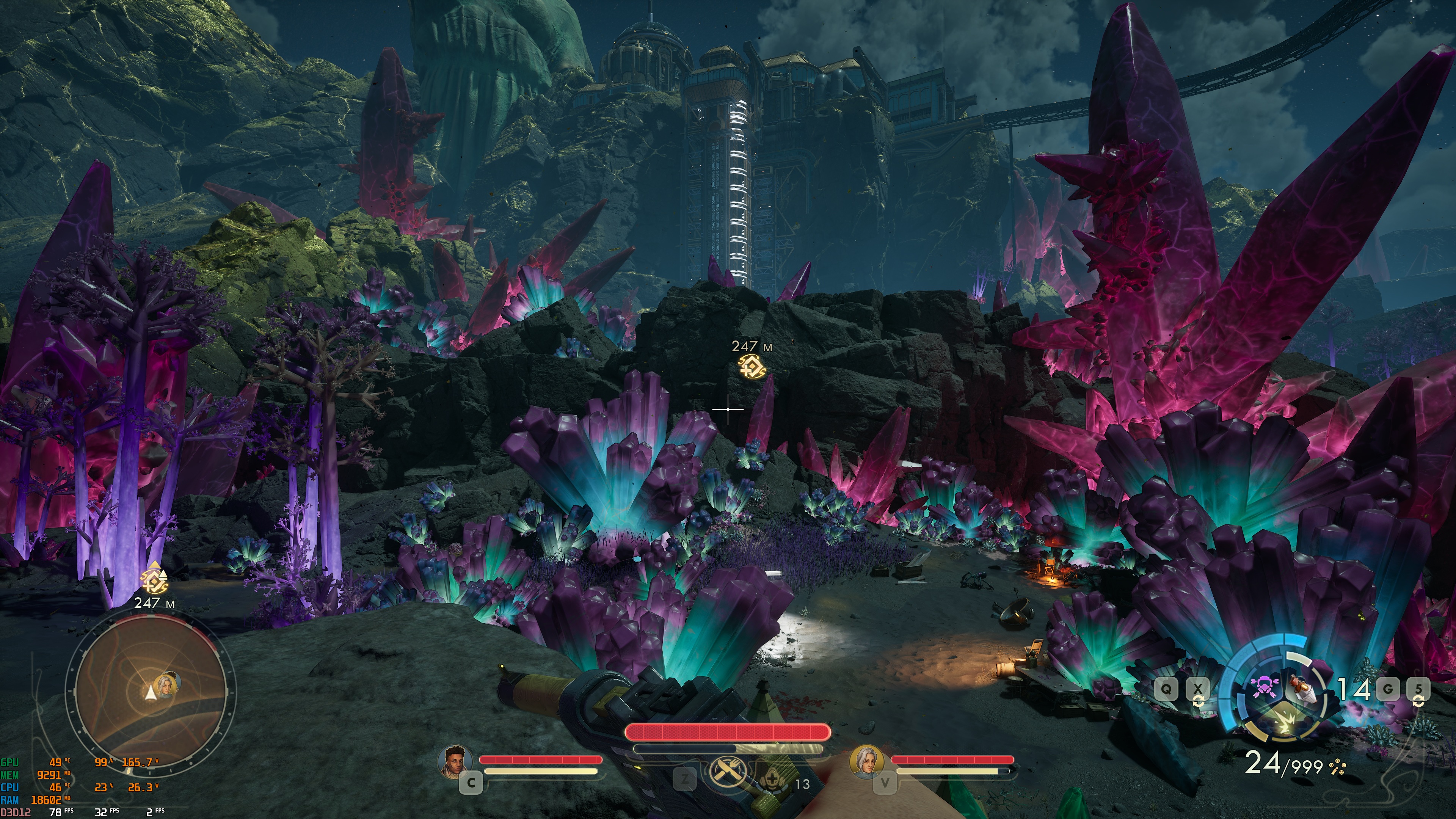Screen dimensions: 1456x819
Task: Click the white-haired companion marker on minimap
Action: coord(167,683)
